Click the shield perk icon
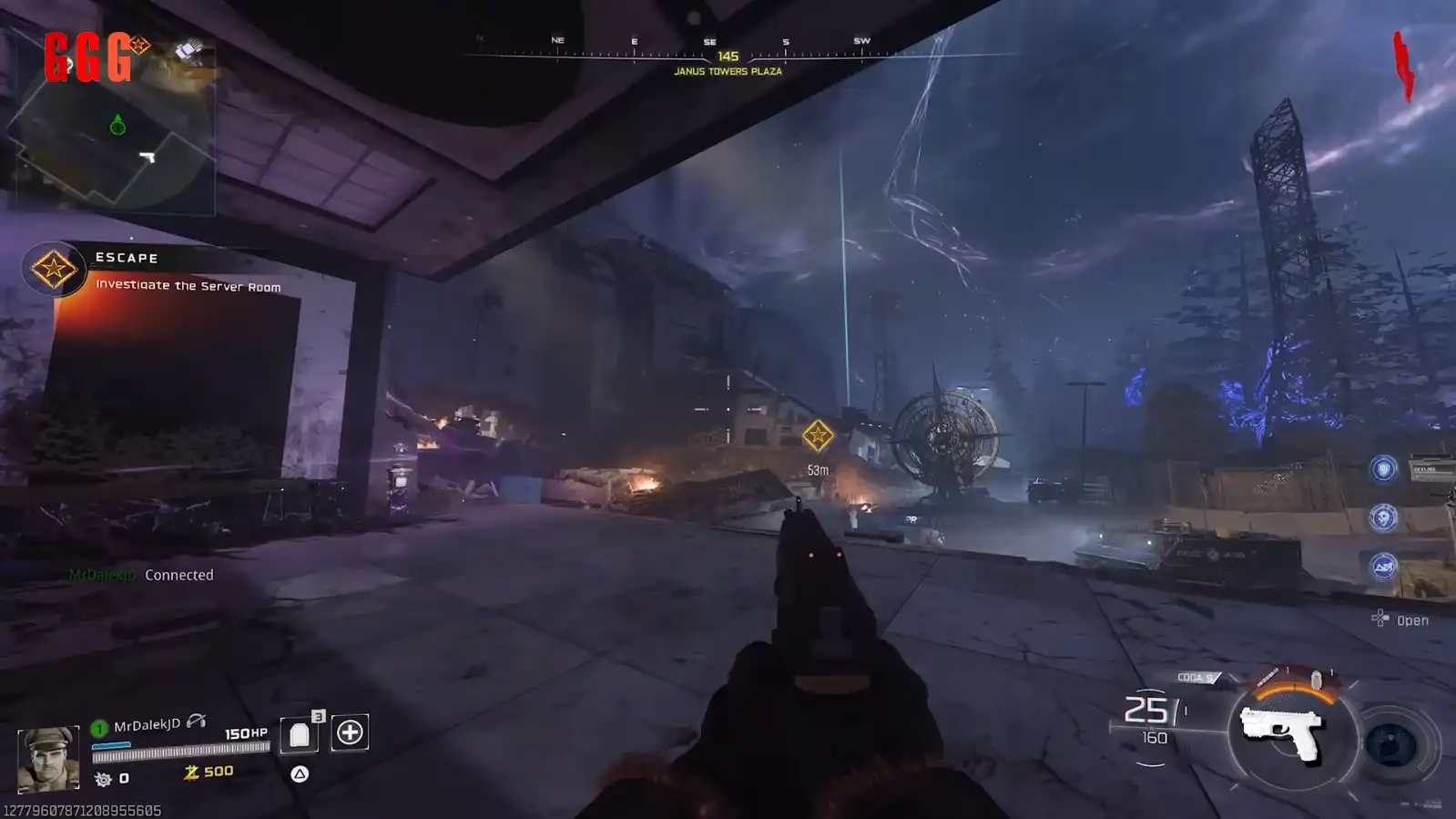The width and height of the screenshot is (1456, 819). [x=1383, y=469]
